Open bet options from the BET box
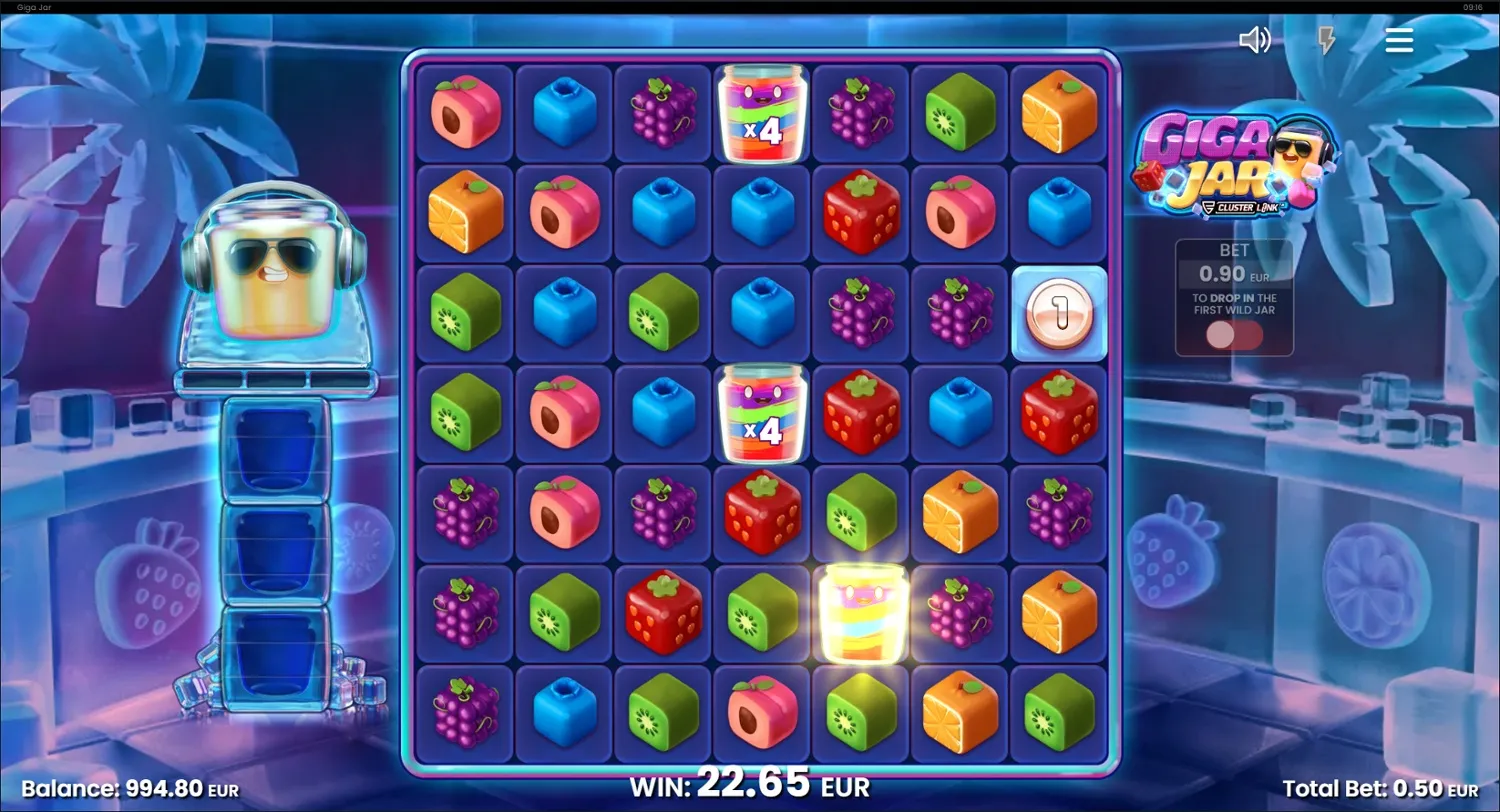Image resolution: width=1500 pixels, height=812 pixels. click(x=1234, y=260)
